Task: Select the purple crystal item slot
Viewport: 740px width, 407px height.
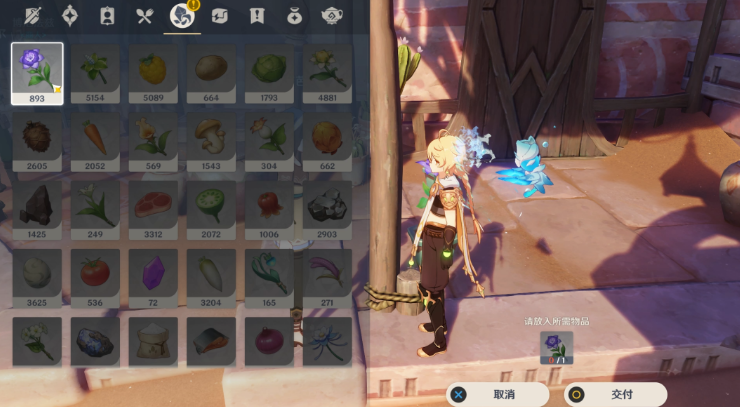Action: pos(153,271)
